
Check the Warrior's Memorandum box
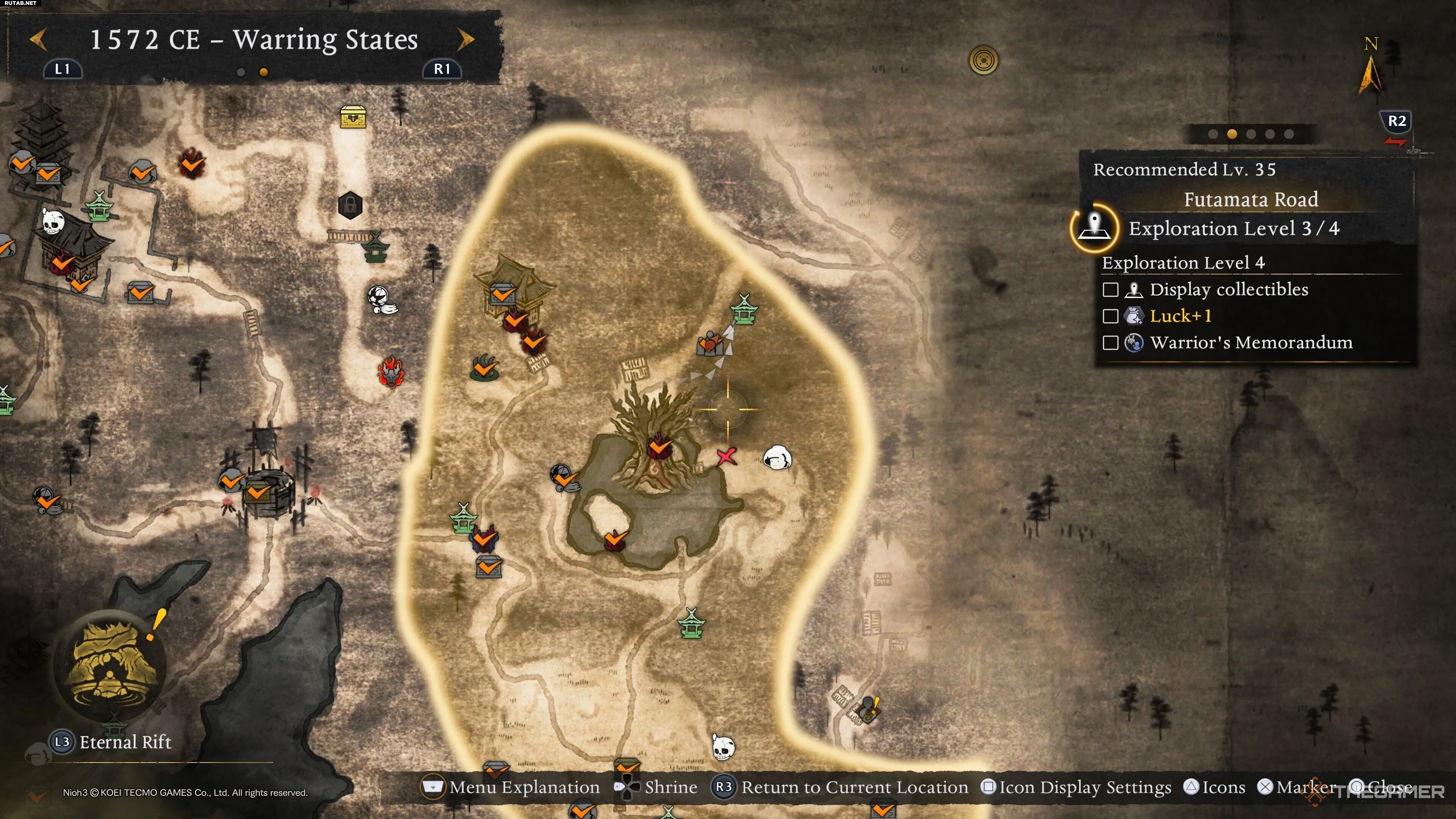pos(1110,342)
